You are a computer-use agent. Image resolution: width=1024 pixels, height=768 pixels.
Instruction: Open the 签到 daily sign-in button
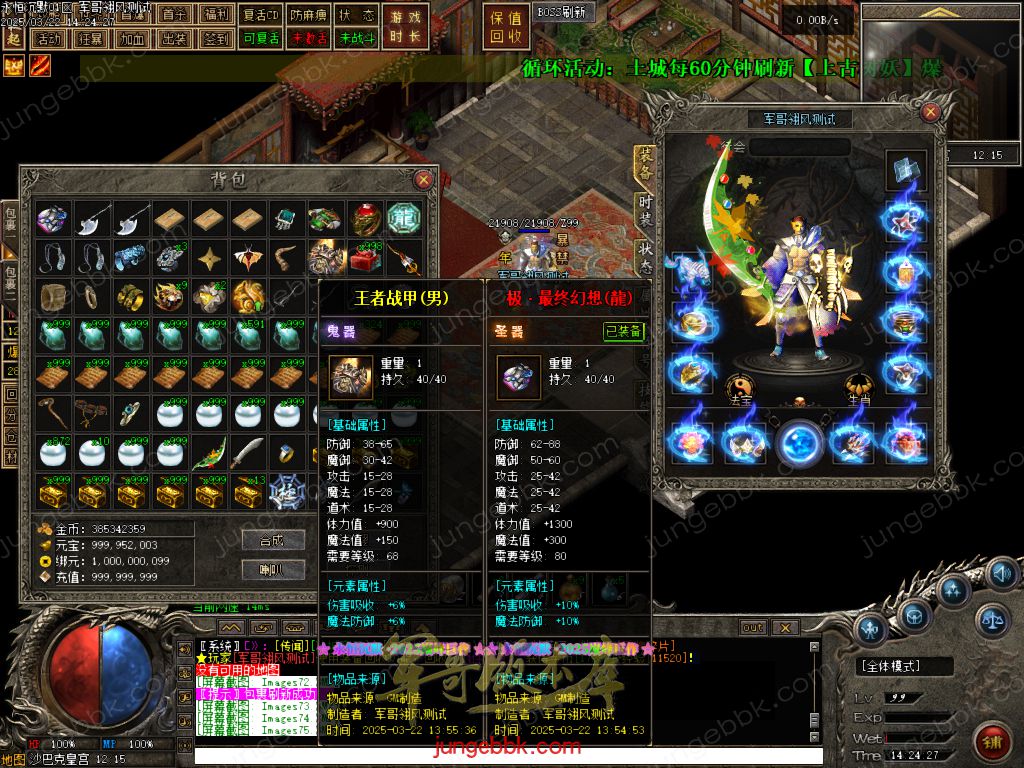pos(214,39)
